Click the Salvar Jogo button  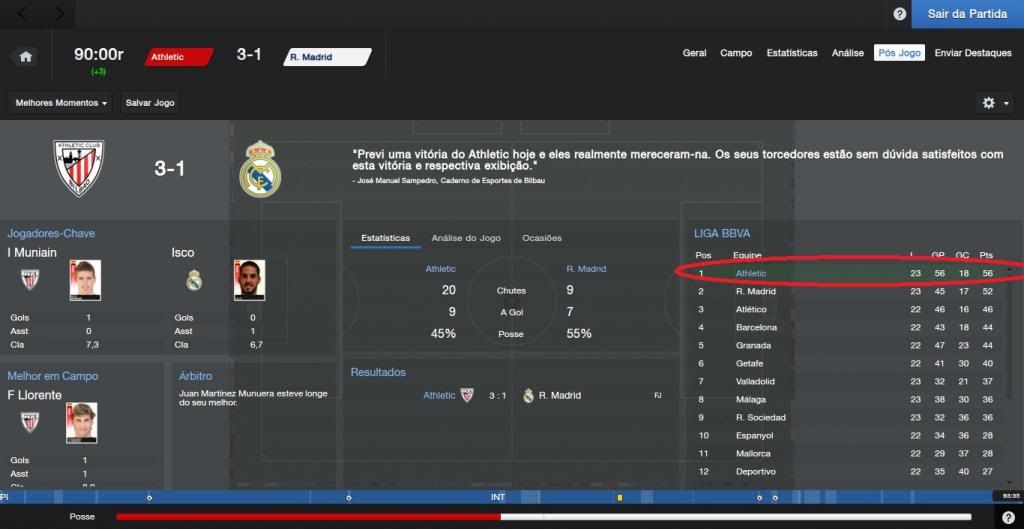[150, 103]
